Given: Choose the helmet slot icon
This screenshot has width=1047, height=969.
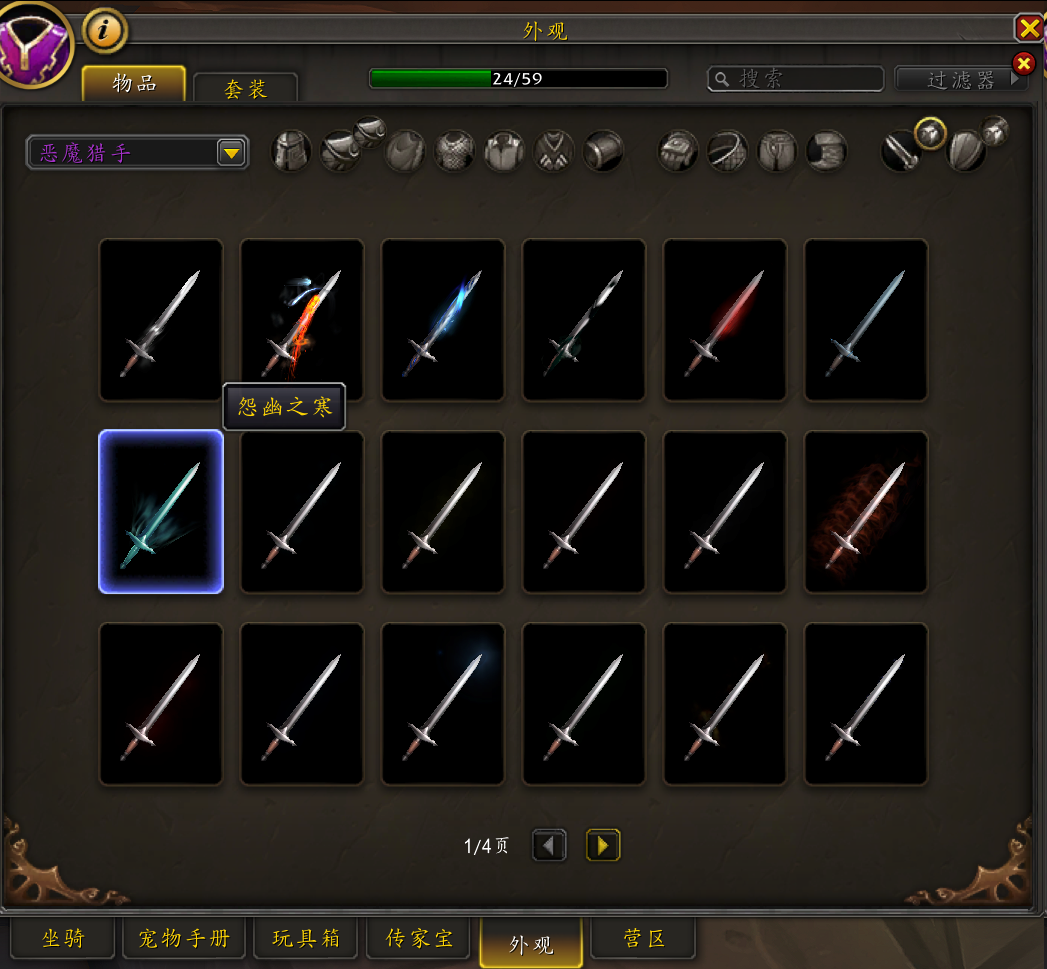Looking at the screenshot, I should click(x=291, y=151).
